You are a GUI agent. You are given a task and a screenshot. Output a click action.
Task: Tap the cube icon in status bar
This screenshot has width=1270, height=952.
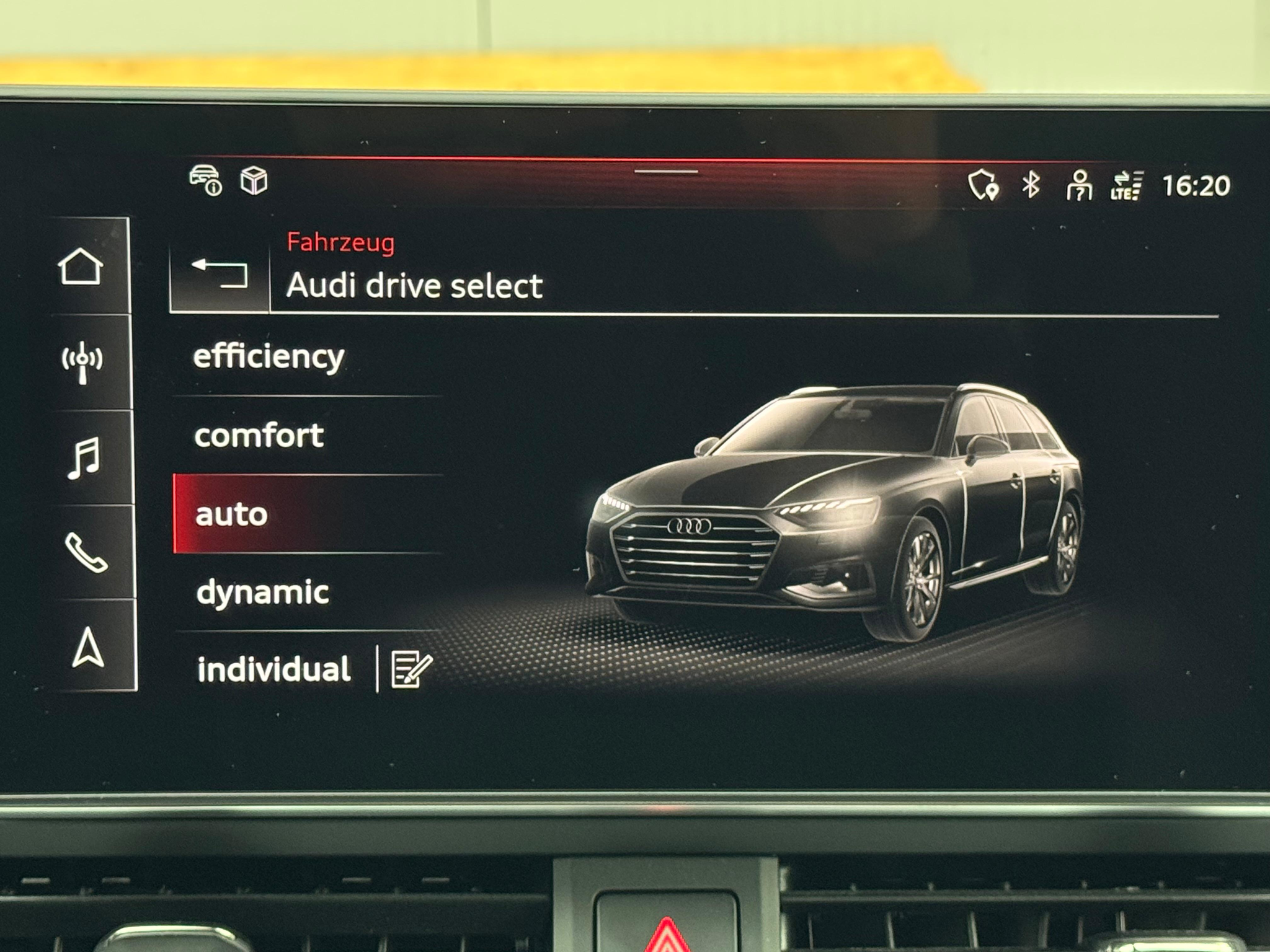(254, 181)
